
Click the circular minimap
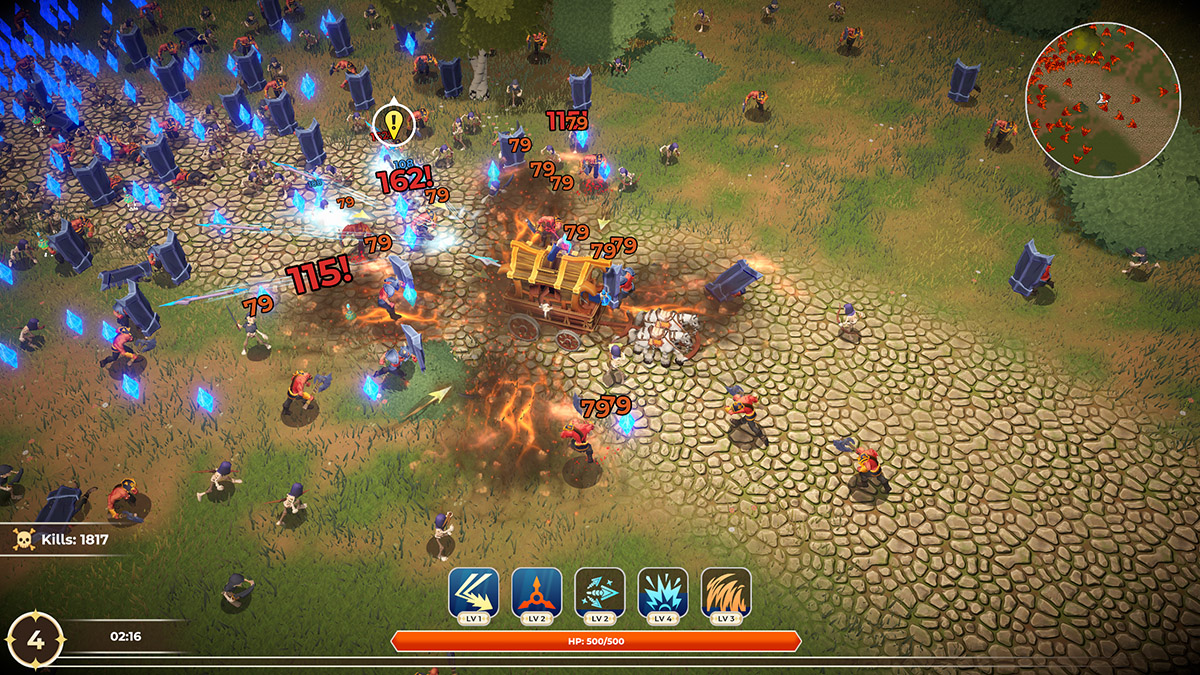[1102, 100]
